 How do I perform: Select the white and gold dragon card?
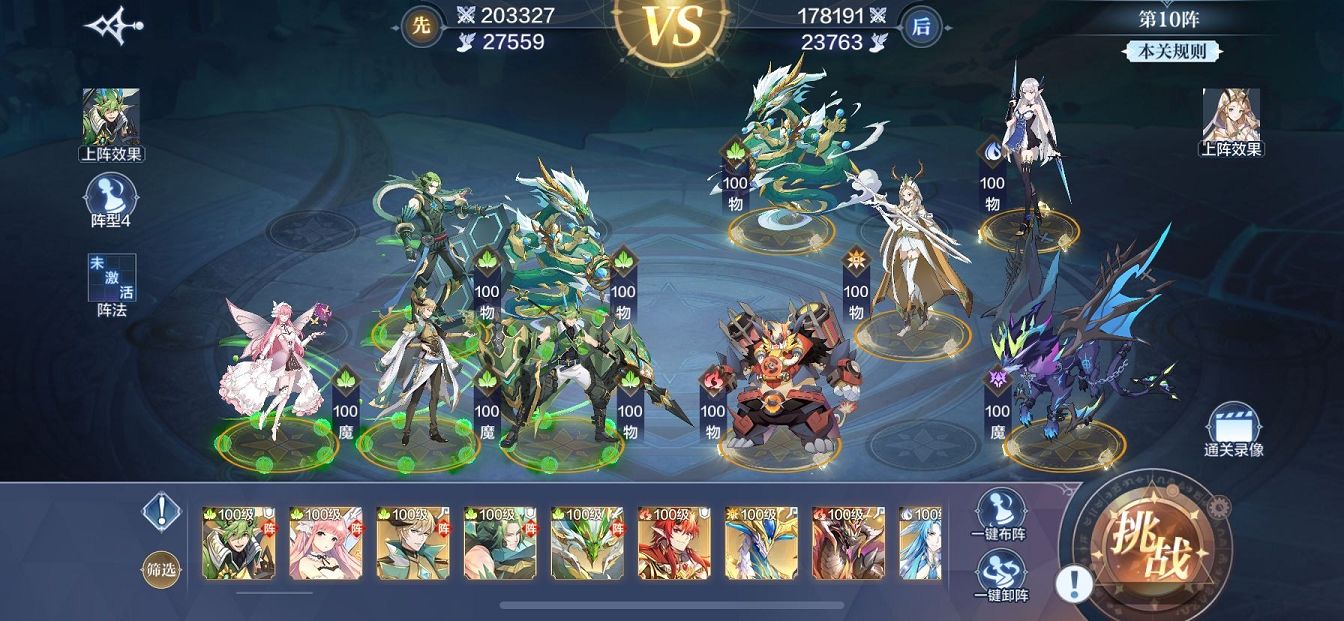click(760, 543)
